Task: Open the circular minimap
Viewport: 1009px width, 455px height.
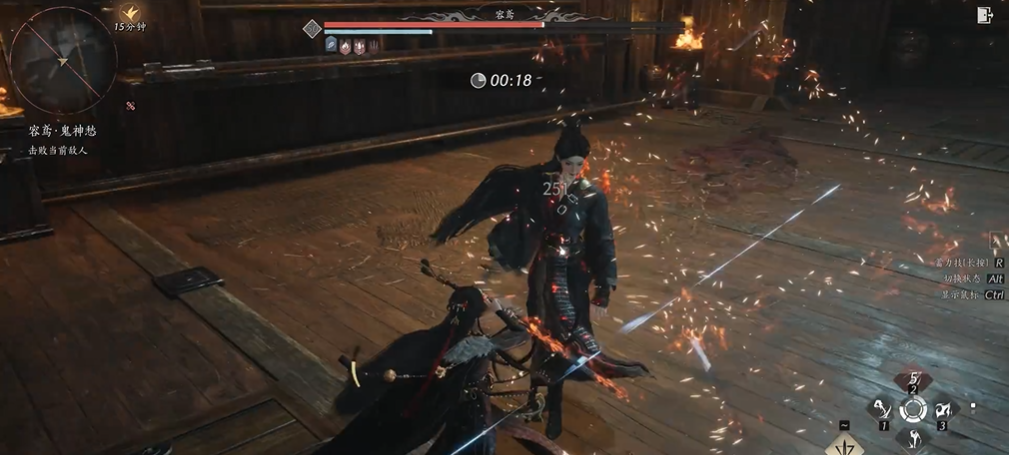Action: point(63,60)
